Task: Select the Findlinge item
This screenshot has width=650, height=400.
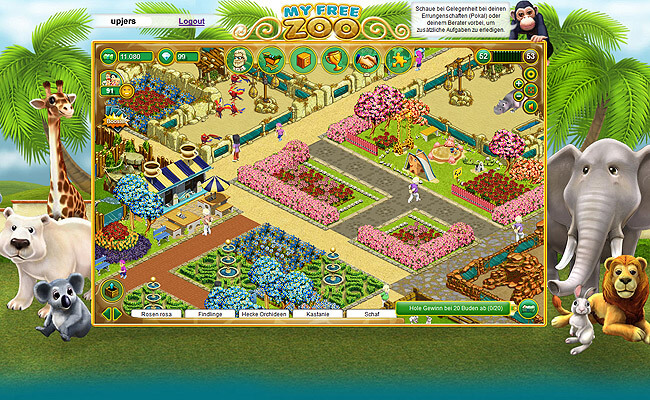Action: (x=210, y=314)
